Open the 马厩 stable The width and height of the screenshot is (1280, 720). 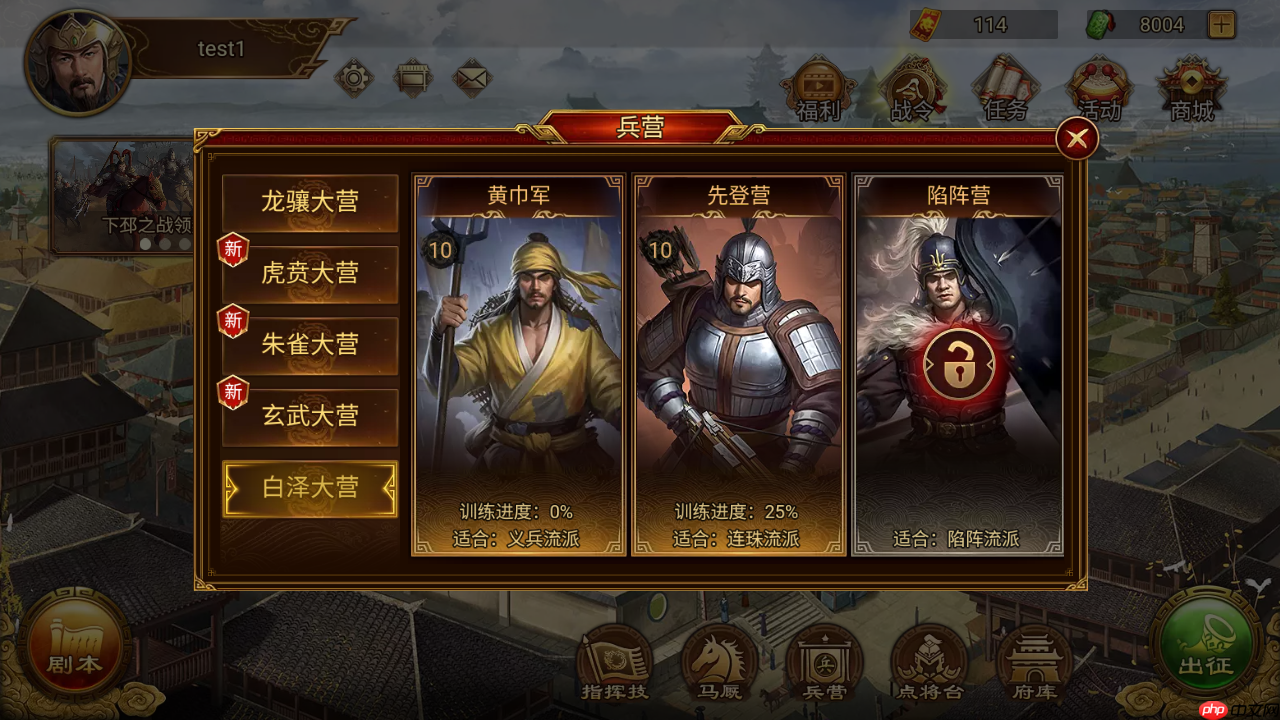(x=719, y=660)
